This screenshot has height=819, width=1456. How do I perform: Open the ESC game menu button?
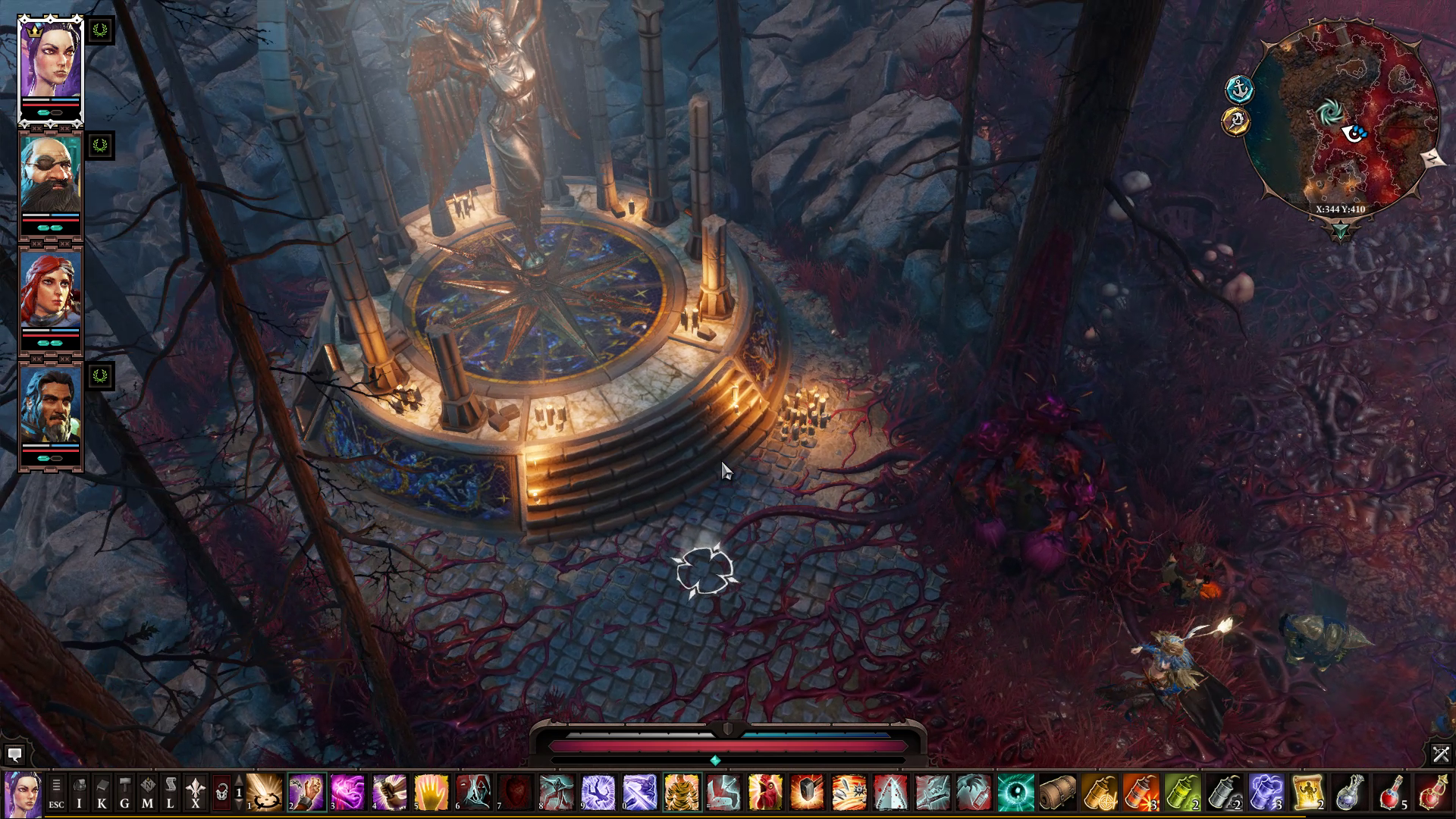coord(57,794)
